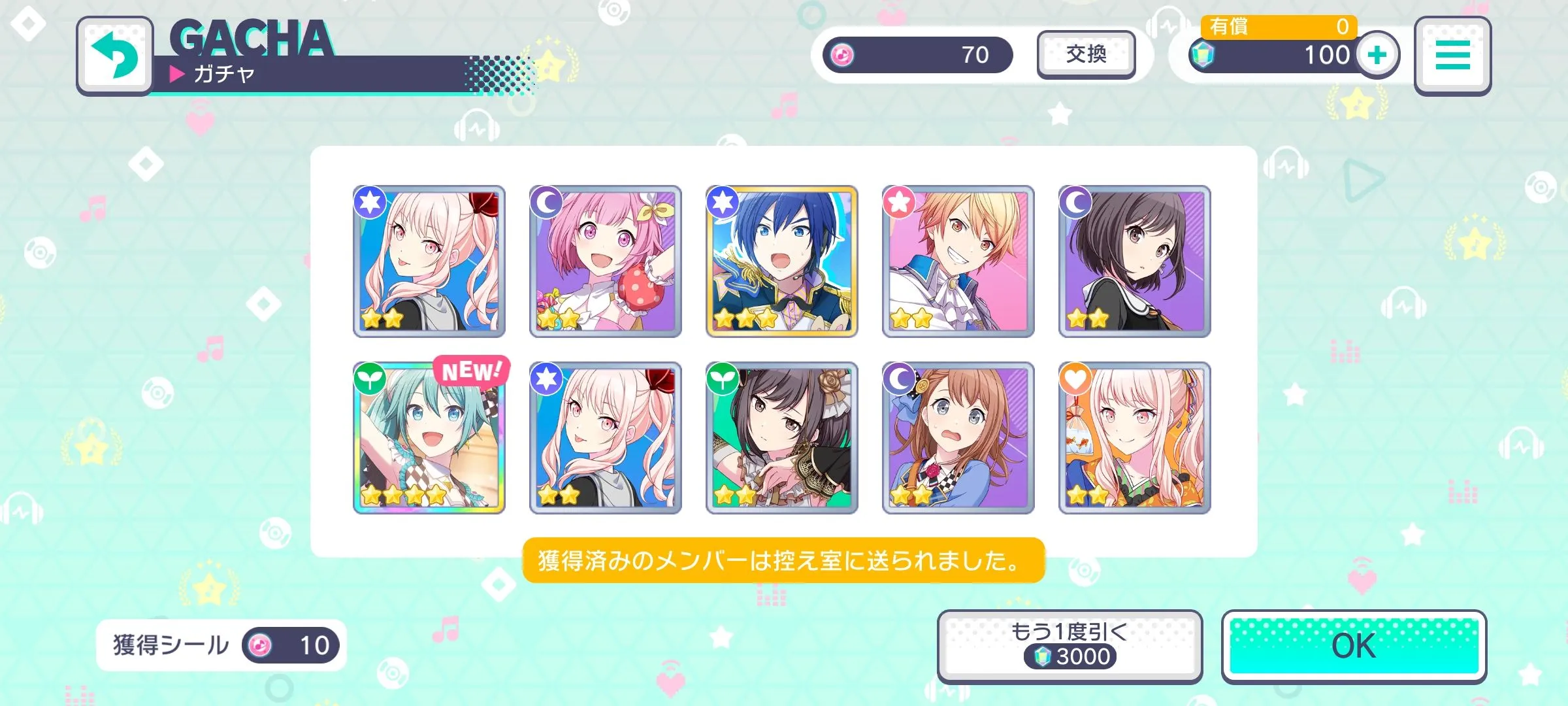This screenshot has height=706, width=1568.
Task: Open the 交換 exchange screen
Action: 1086,55
